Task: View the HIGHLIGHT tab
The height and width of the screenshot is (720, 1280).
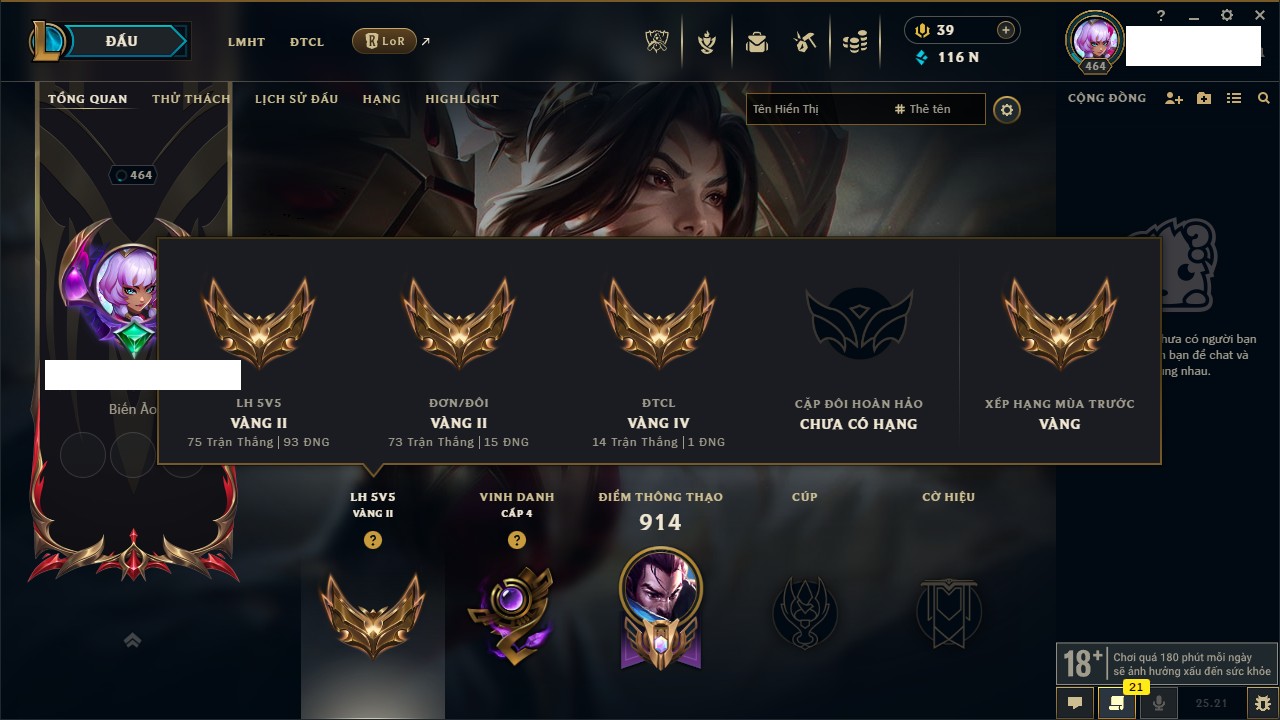Action: point(461,99)
